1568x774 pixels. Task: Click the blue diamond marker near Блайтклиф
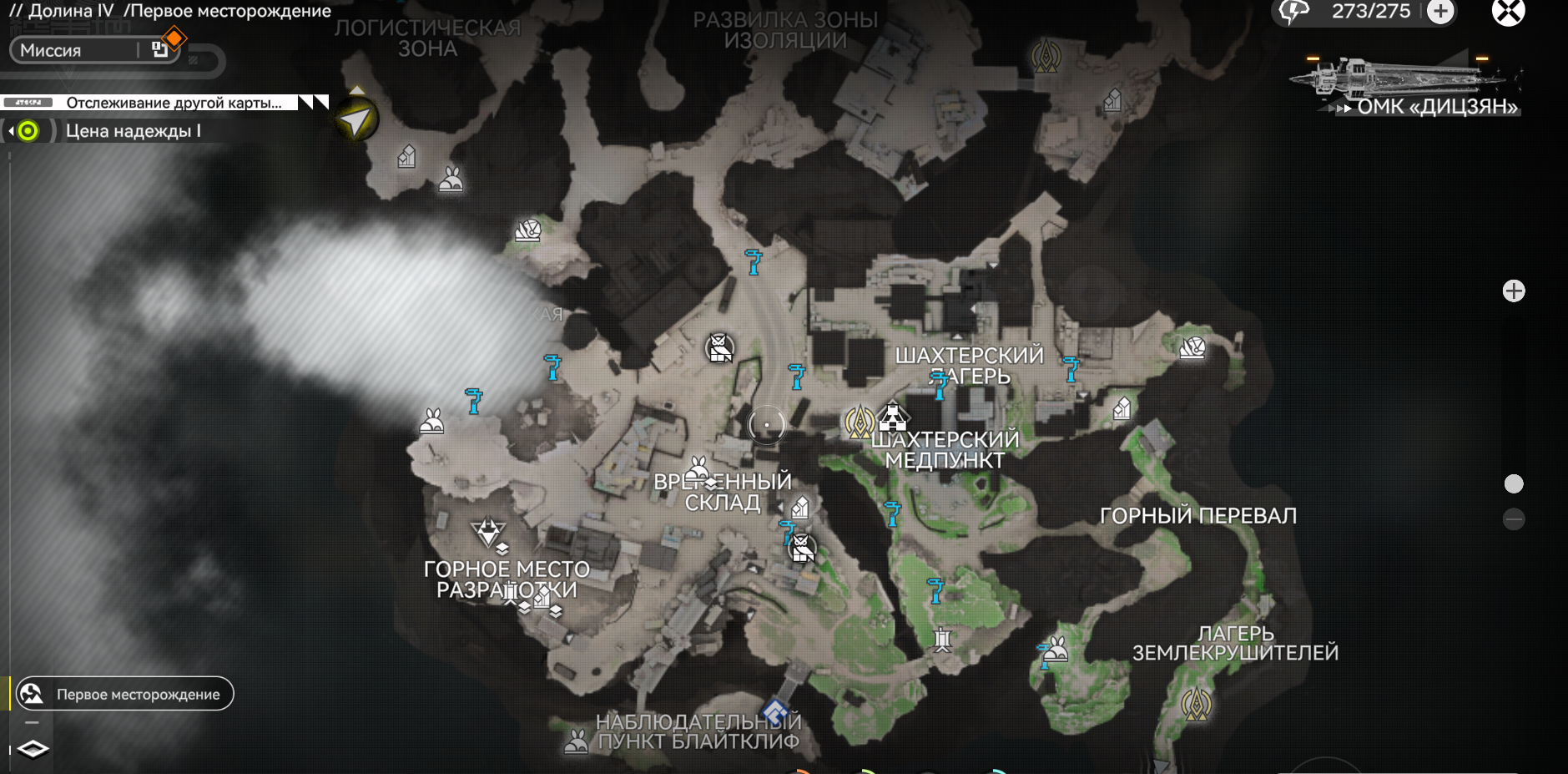(776, 712)
